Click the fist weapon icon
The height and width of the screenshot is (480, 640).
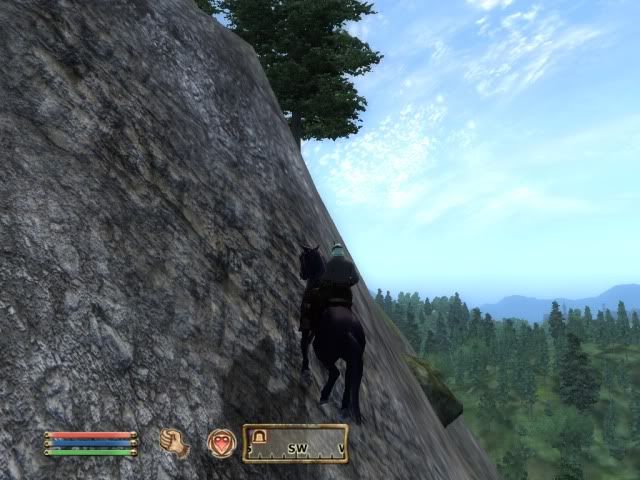tap(175, 442)
